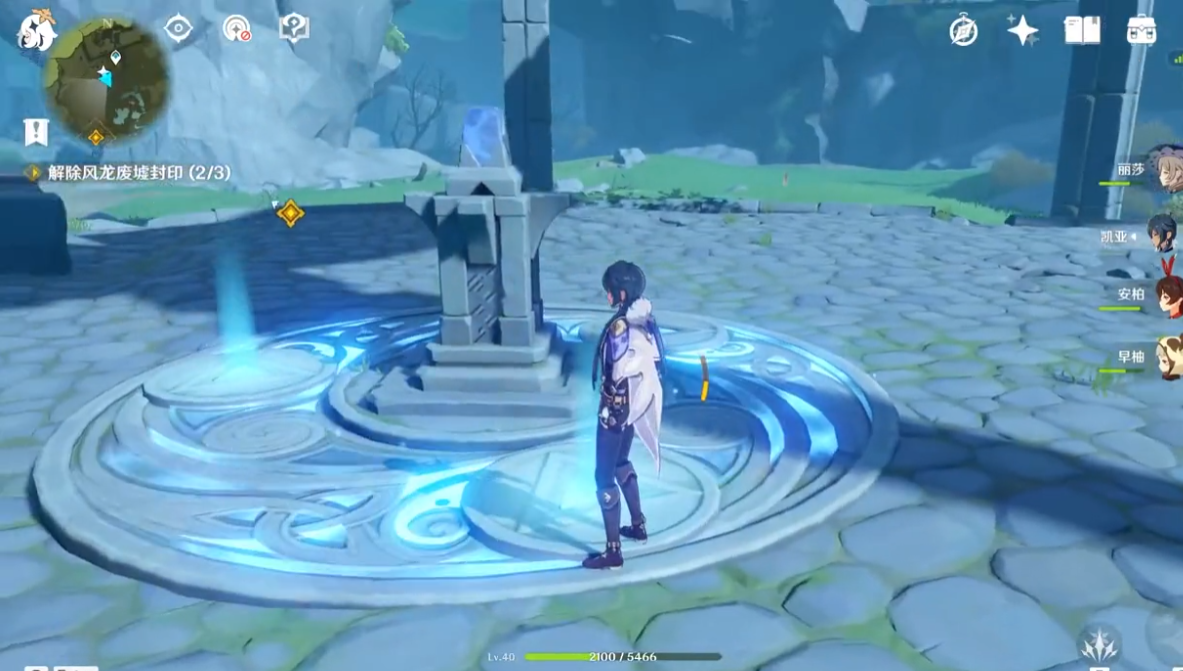Open the circular minimap
This screenshot has height=671, width=1183.
tap(107, 80)
